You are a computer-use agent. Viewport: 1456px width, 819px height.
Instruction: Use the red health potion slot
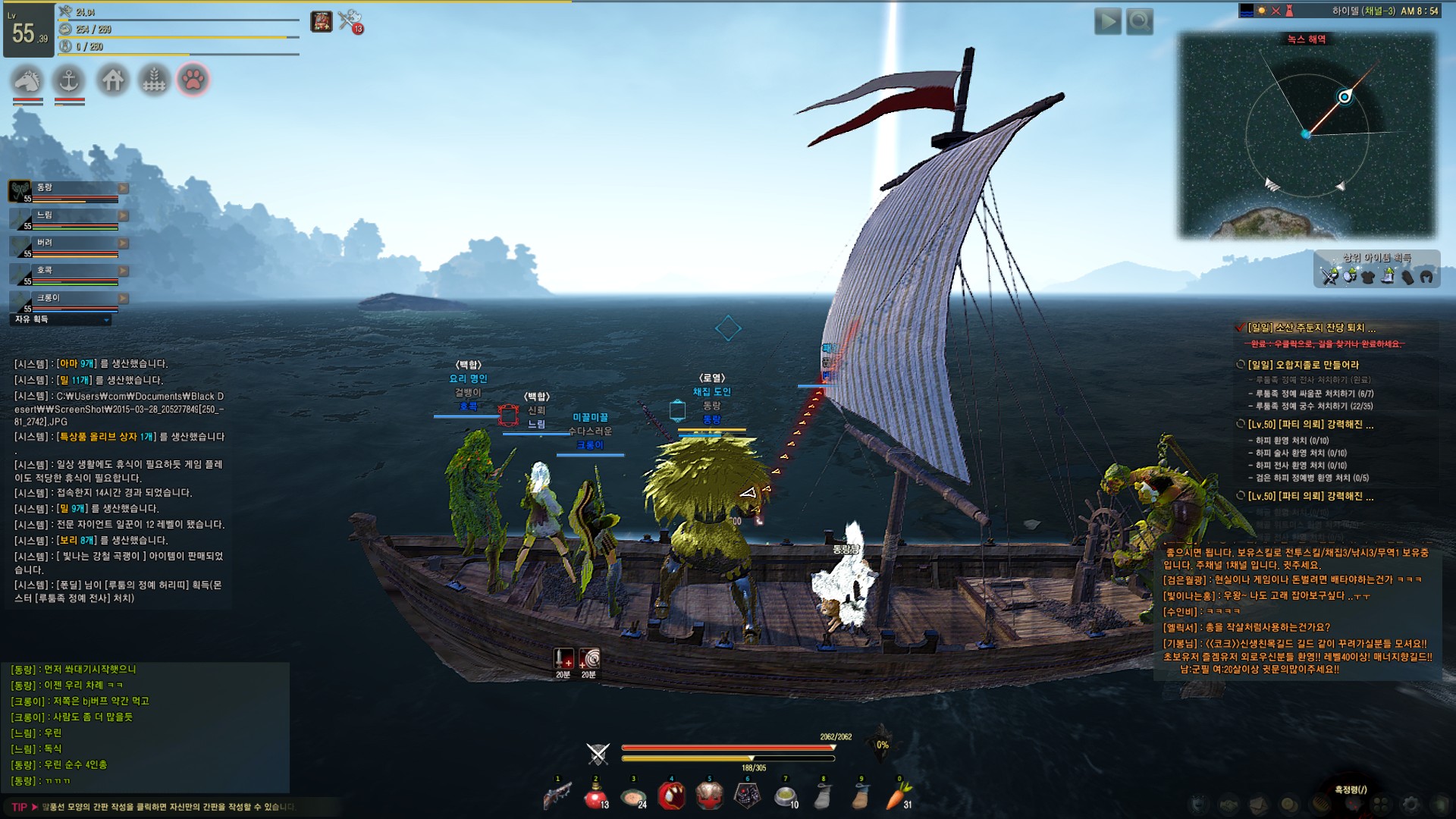(595, 796)
